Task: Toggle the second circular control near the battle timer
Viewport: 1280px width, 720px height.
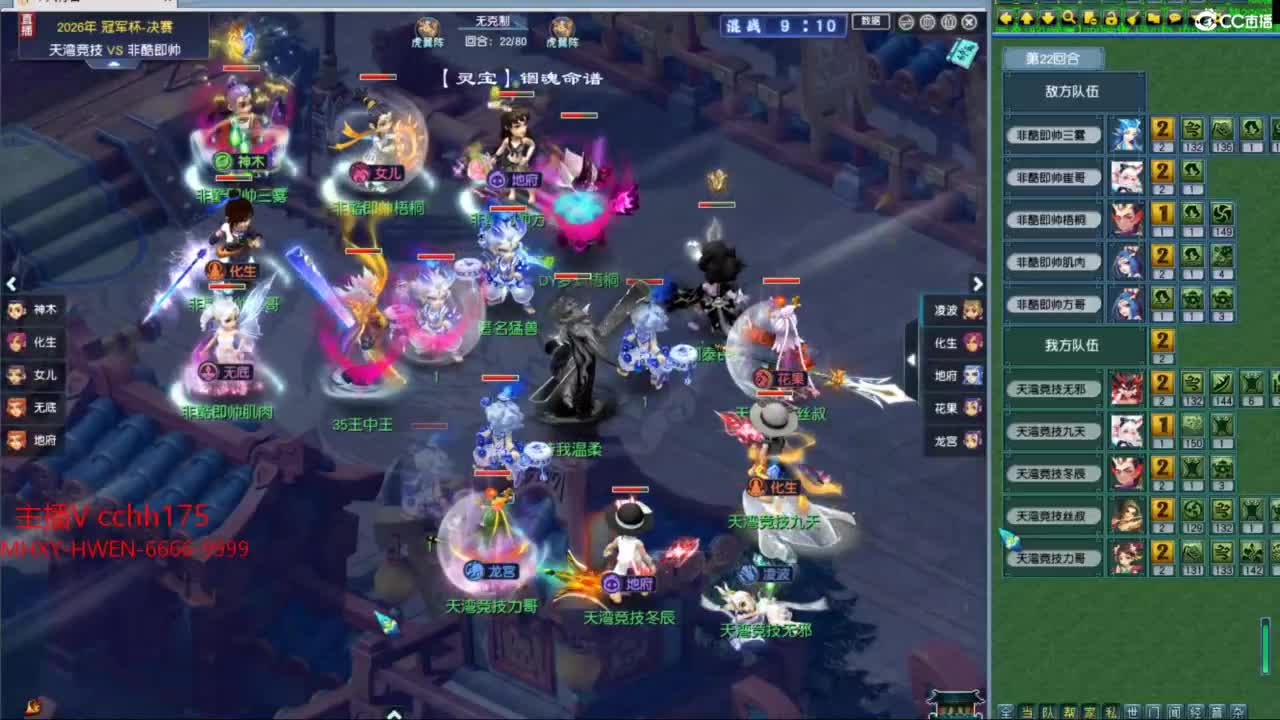Action: (929, 22)
